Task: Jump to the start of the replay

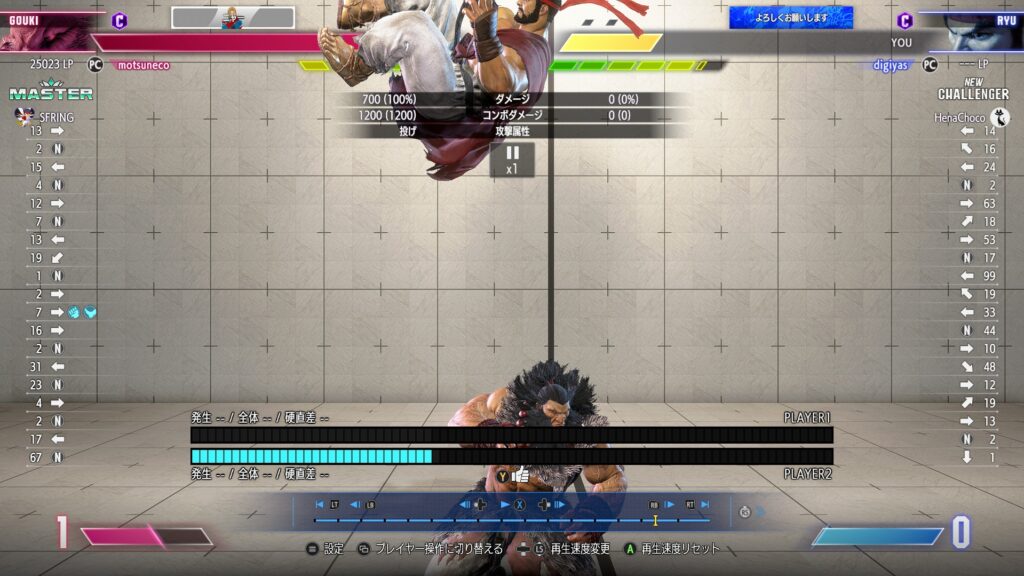Action: (320, 505)
